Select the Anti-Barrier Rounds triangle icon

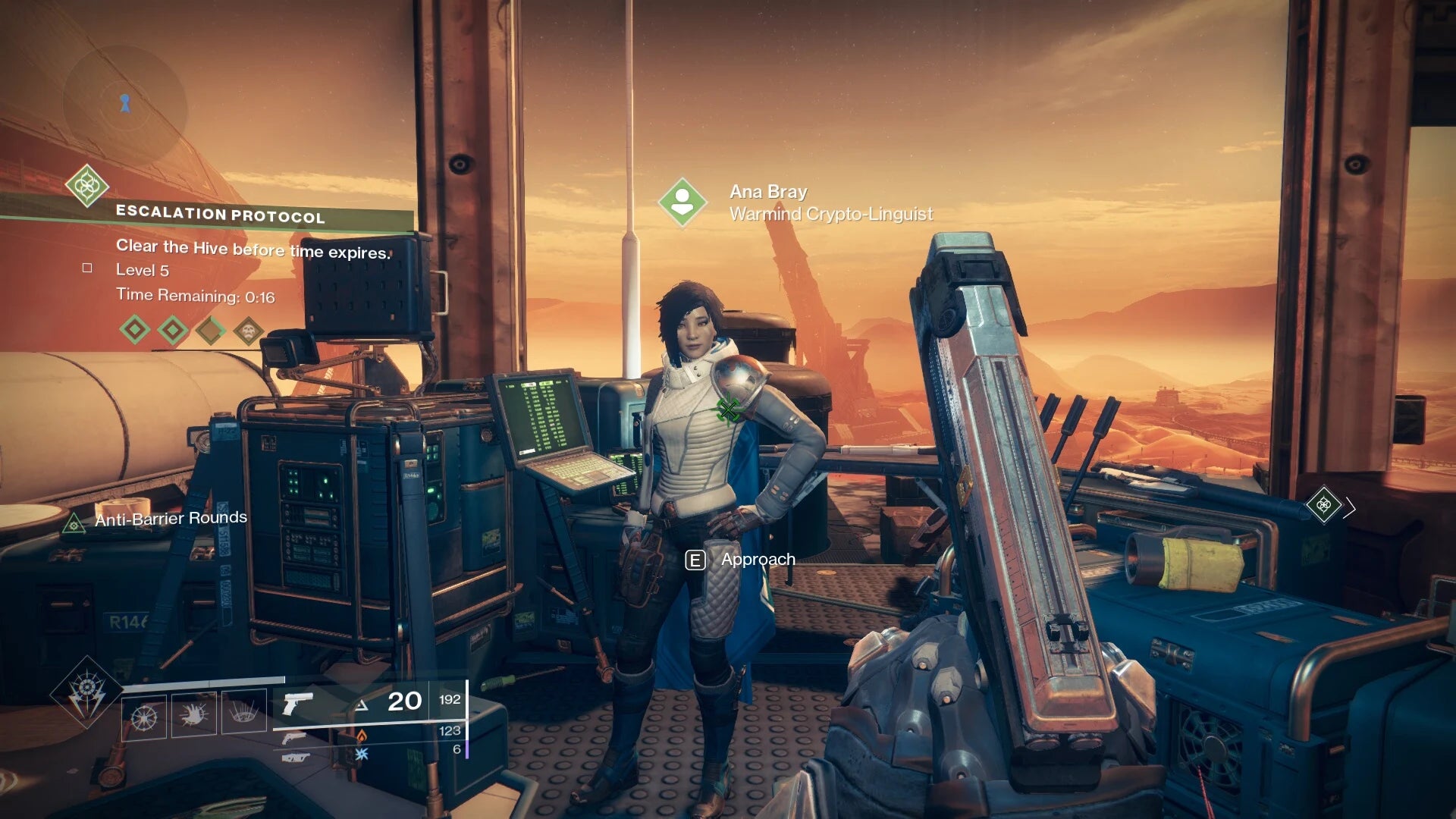[x=74, y=523]
